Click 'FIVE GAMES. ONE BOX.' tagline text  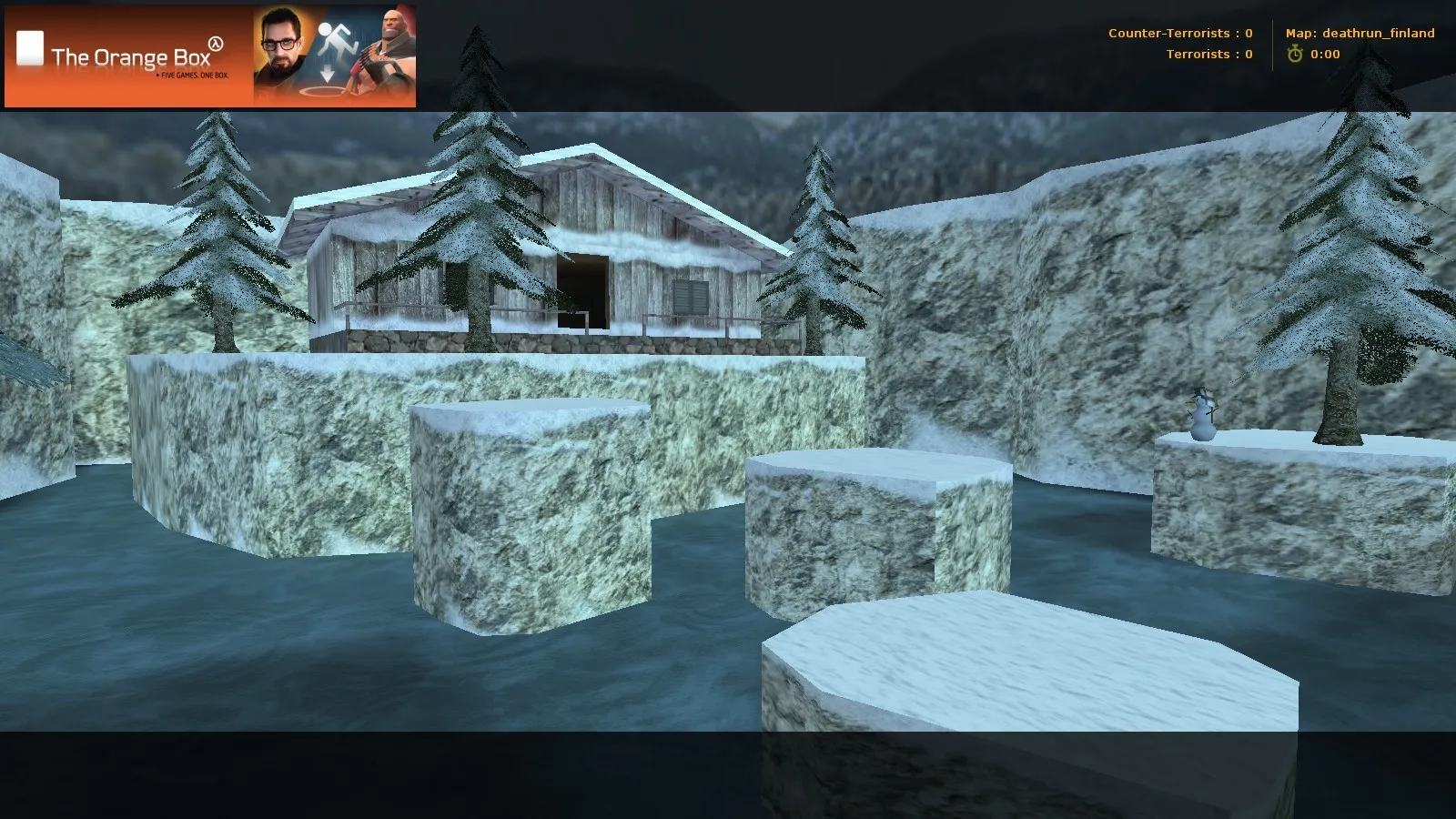(x=193, y=76)
